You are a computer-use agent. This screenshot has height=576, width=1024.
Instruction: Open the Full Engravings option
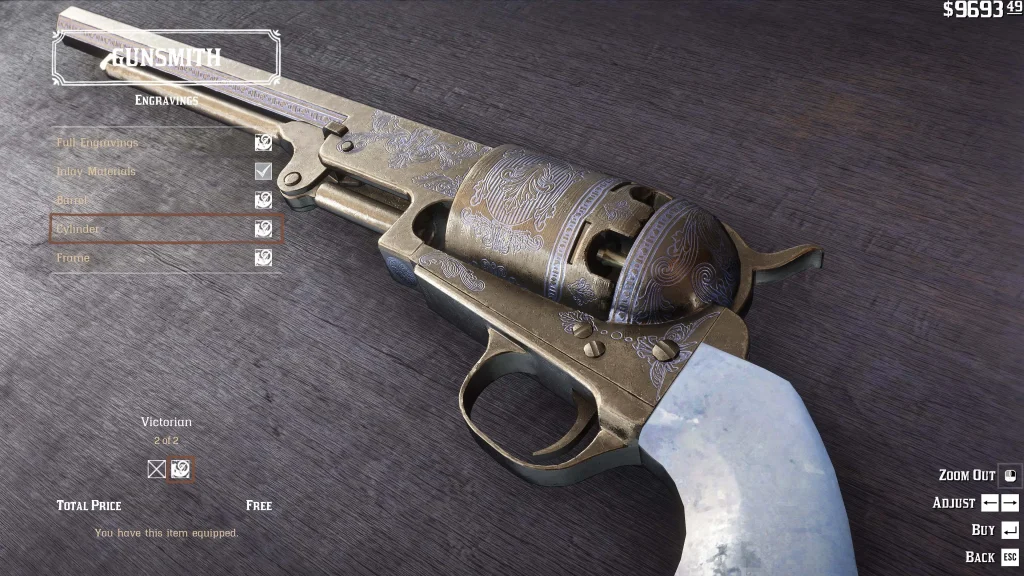coord(166,143)
